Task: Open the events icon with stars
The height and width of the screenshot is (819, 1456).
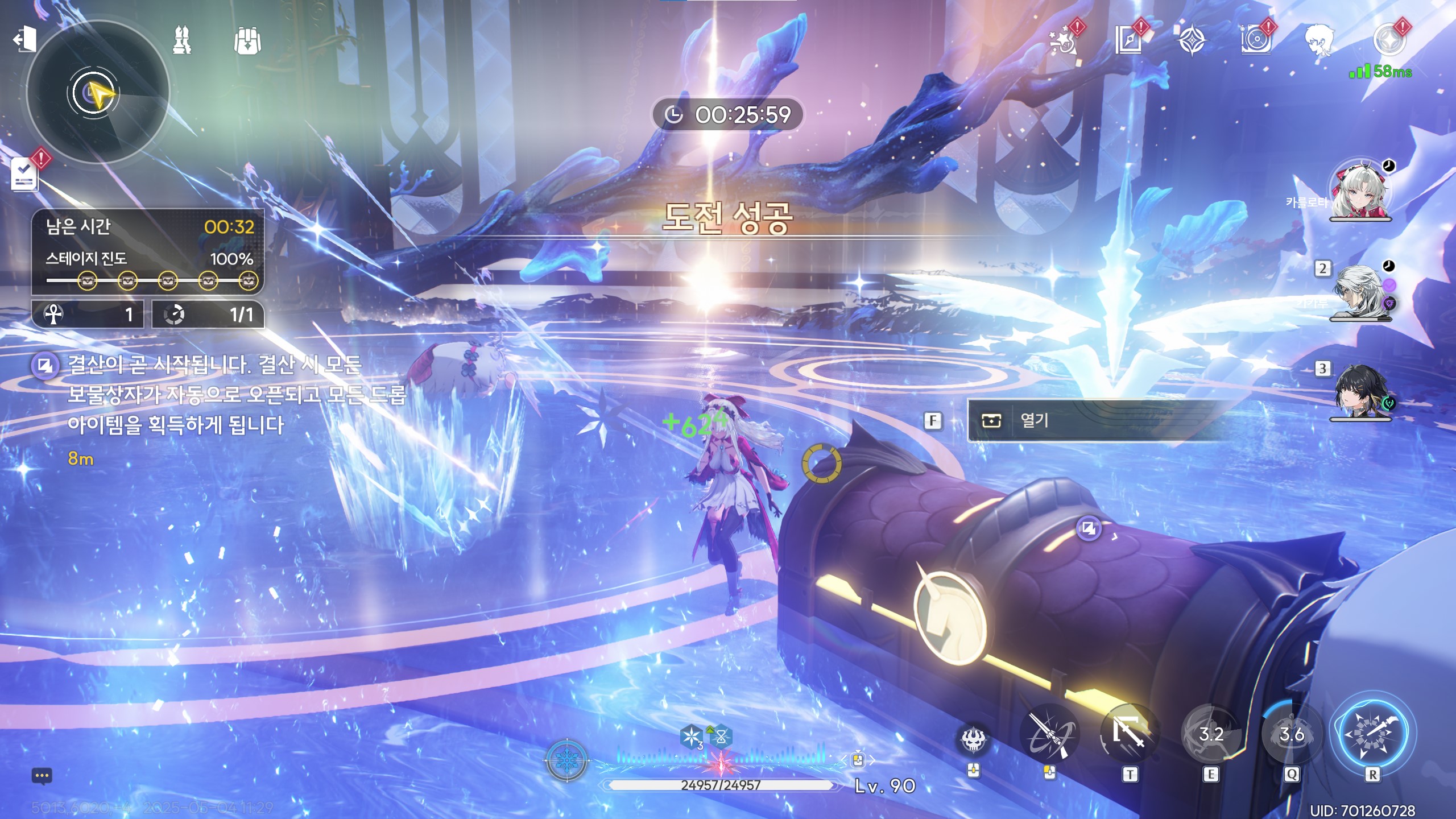Action: coord(1062,41)
